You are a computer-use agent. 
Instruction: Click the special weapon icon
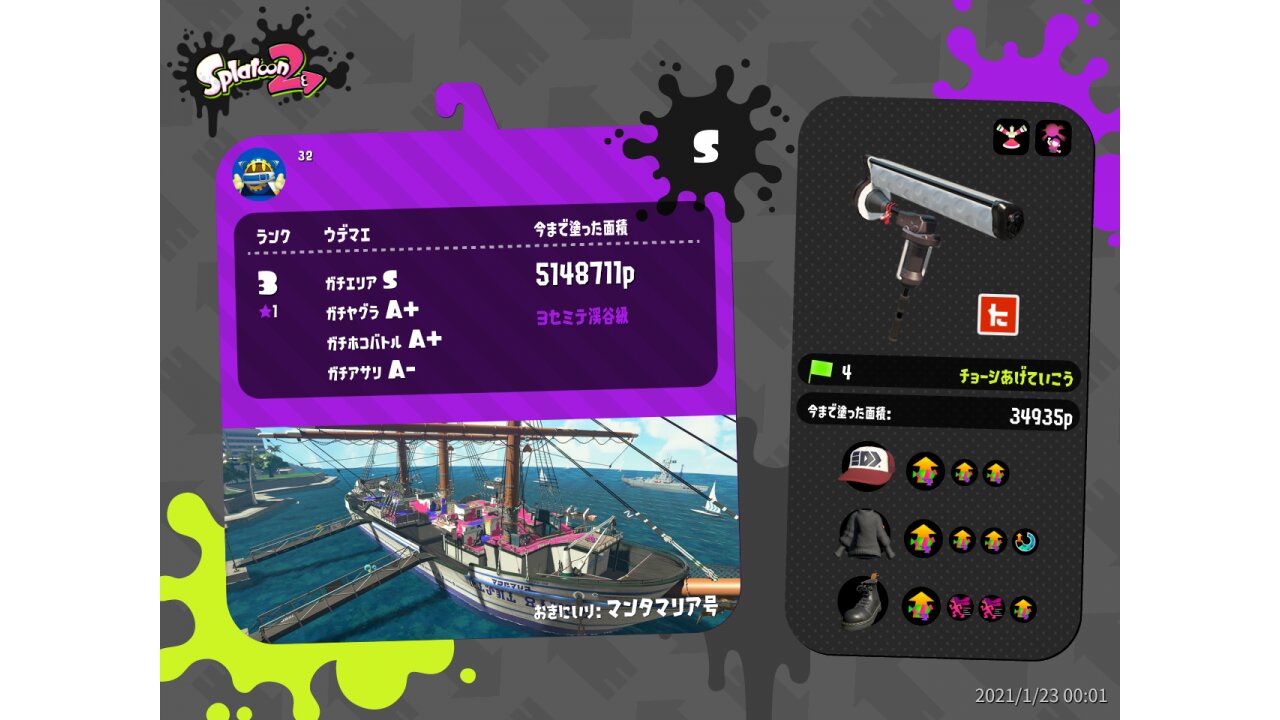[1053, 138]
